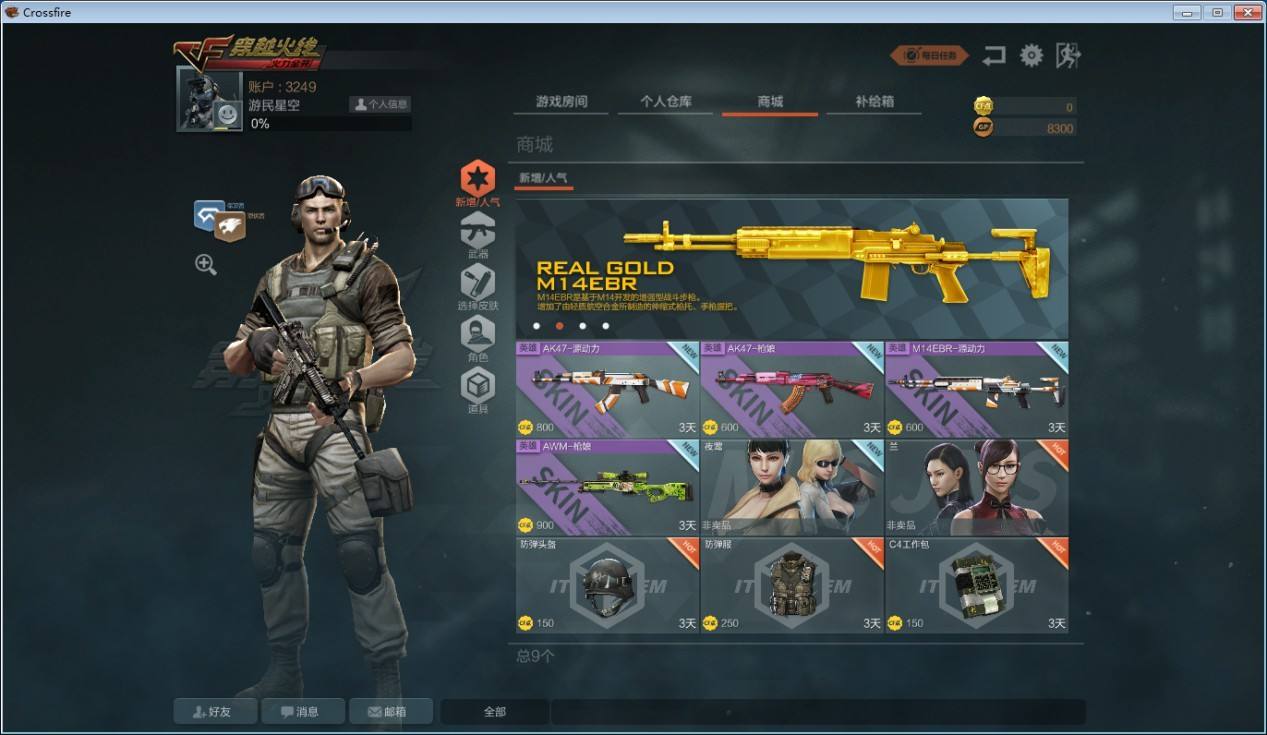
Task: Click the running man exit icon
Action: coord(1068,56)
